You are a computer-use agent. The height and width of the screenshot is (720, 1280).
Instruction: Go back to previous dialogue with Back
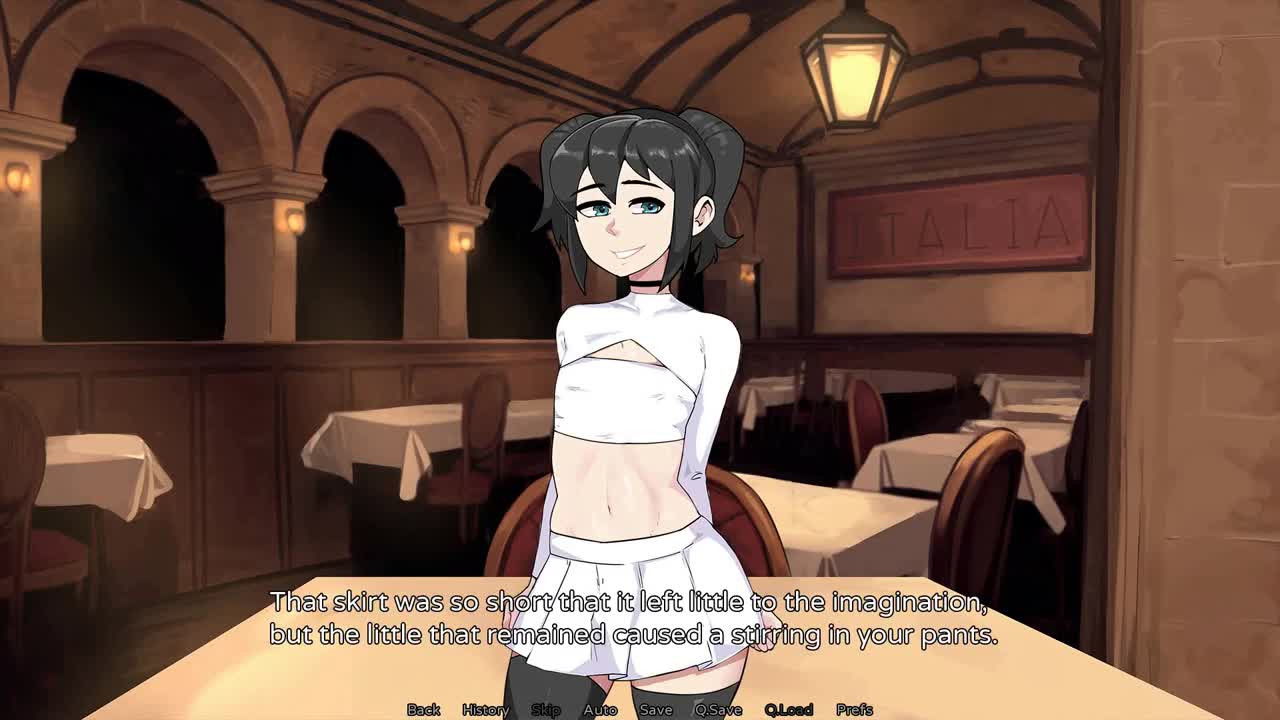click(x=422, y=708)
